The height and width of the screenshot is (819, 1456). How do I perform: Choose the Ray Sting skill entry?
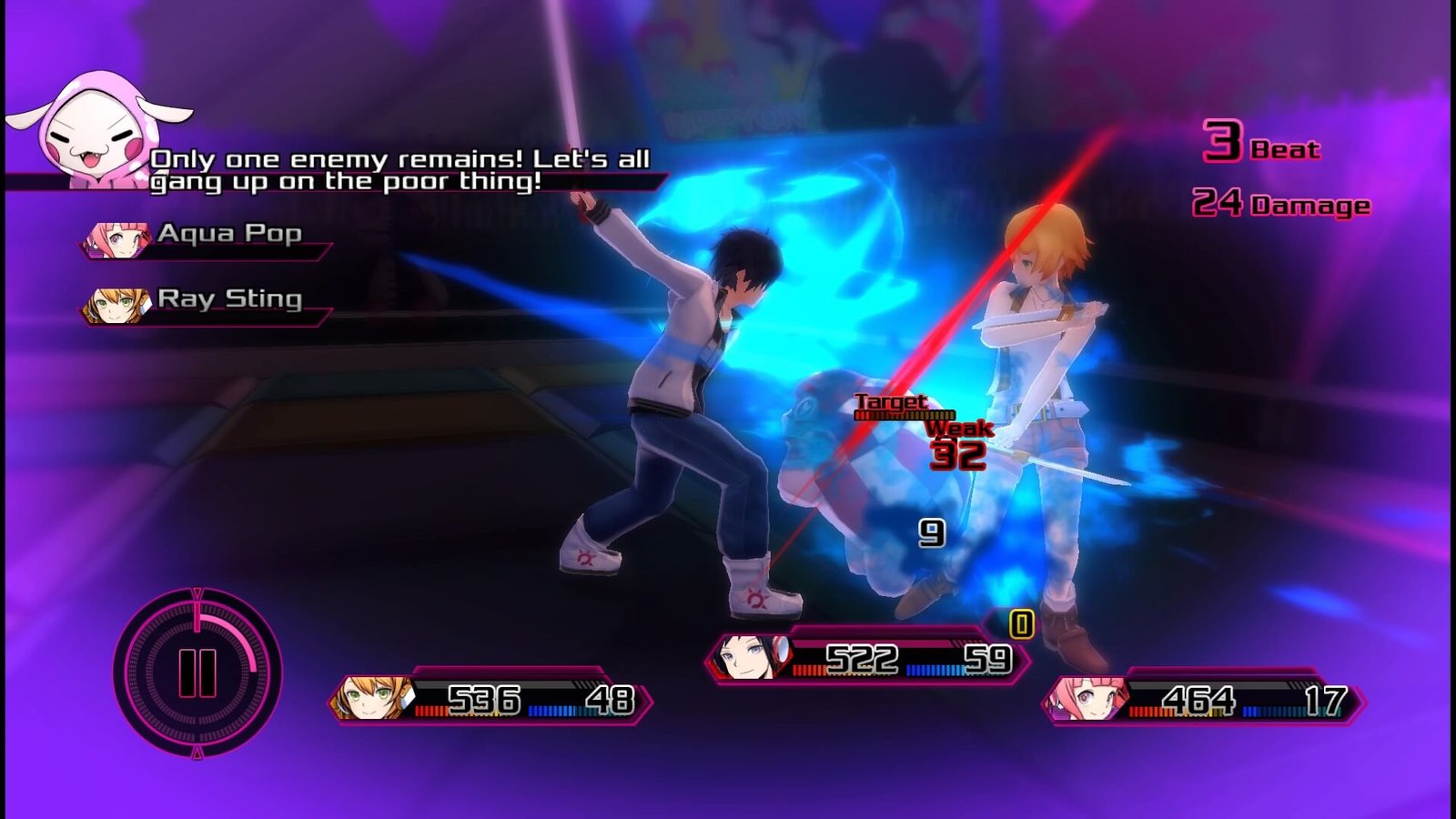pyautogui.click(x=207, y=302)
